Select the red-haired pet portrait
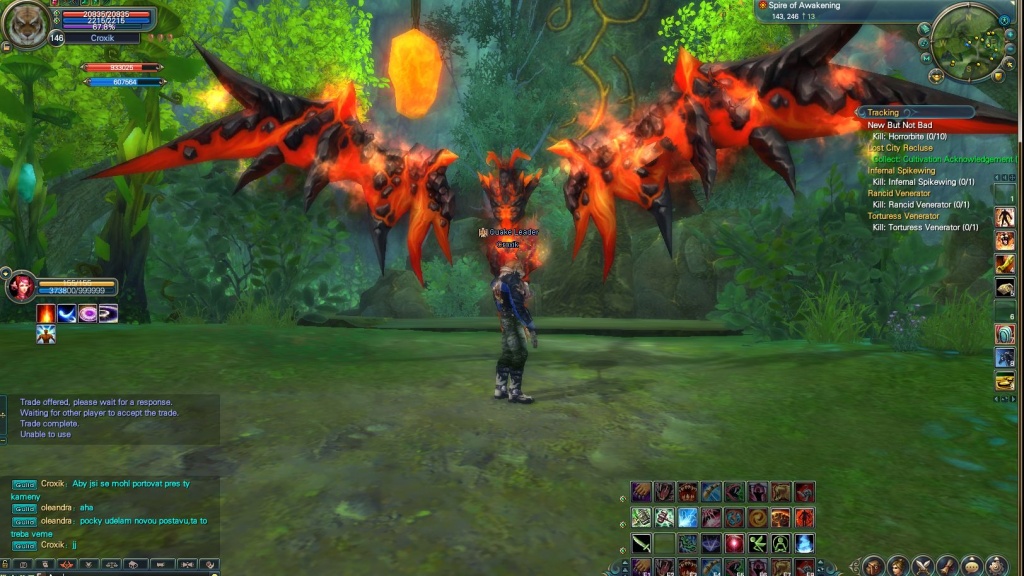This screenshot has height=576, width=1024. [x=20, y=286]
